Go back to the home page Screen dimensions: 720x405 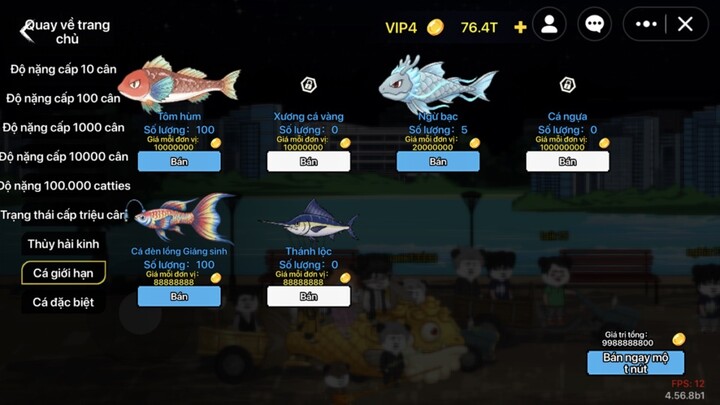coord(27,31)
